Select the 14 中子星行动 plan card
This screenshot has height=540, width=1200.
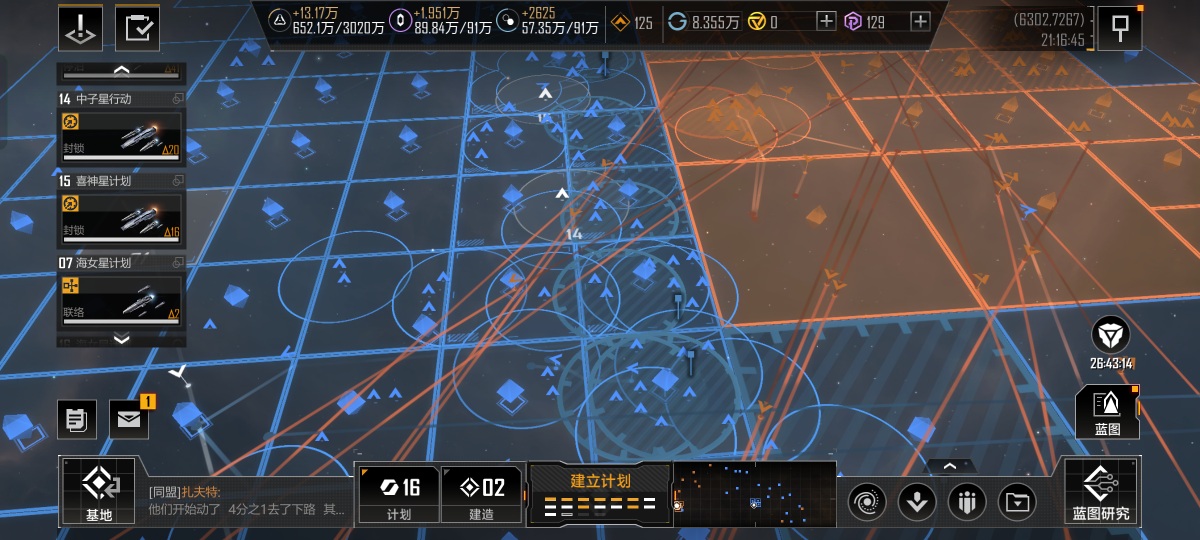[122, 127]
